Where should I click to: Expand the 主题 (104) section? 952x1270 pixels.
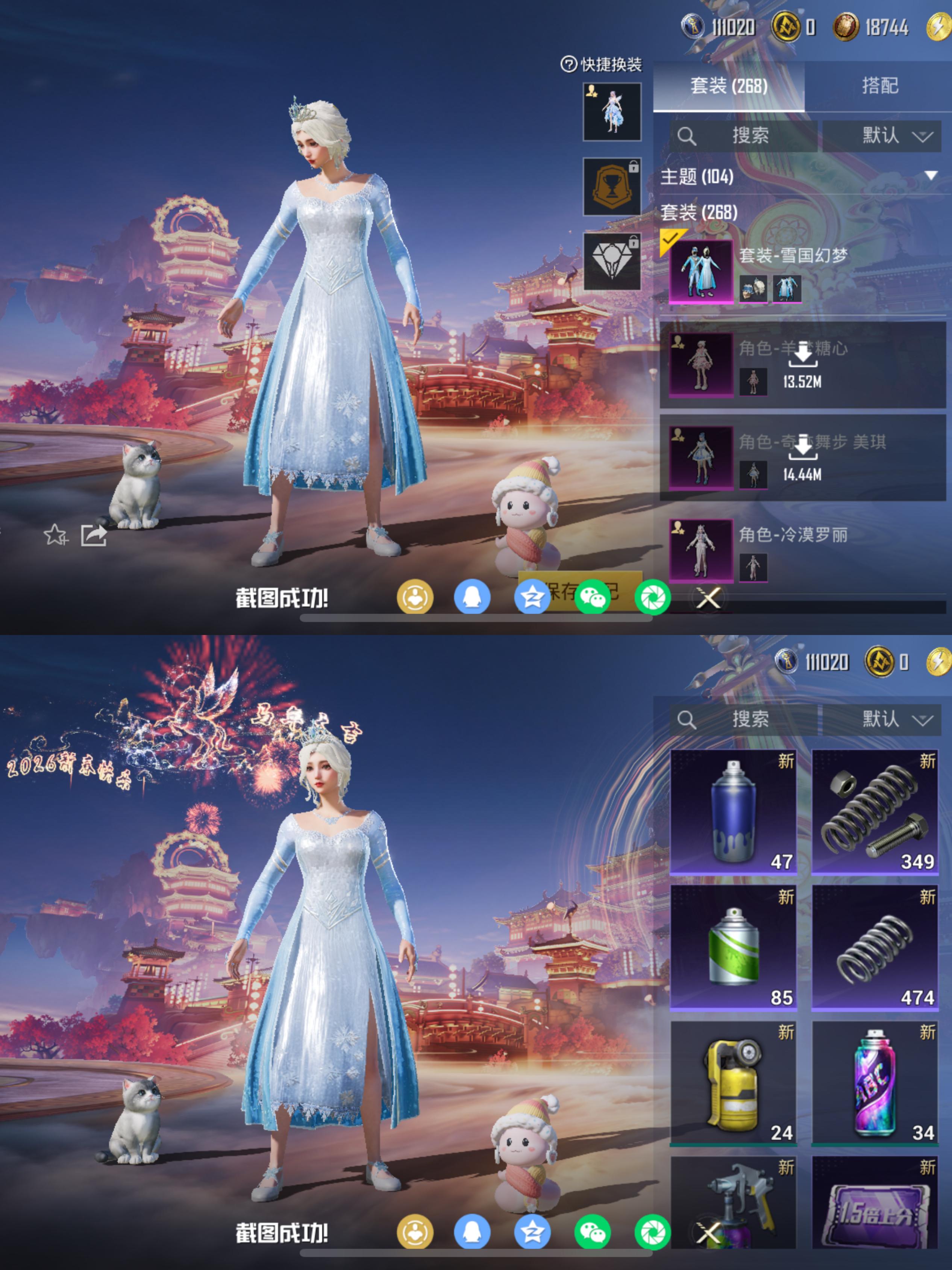(929, 176)
